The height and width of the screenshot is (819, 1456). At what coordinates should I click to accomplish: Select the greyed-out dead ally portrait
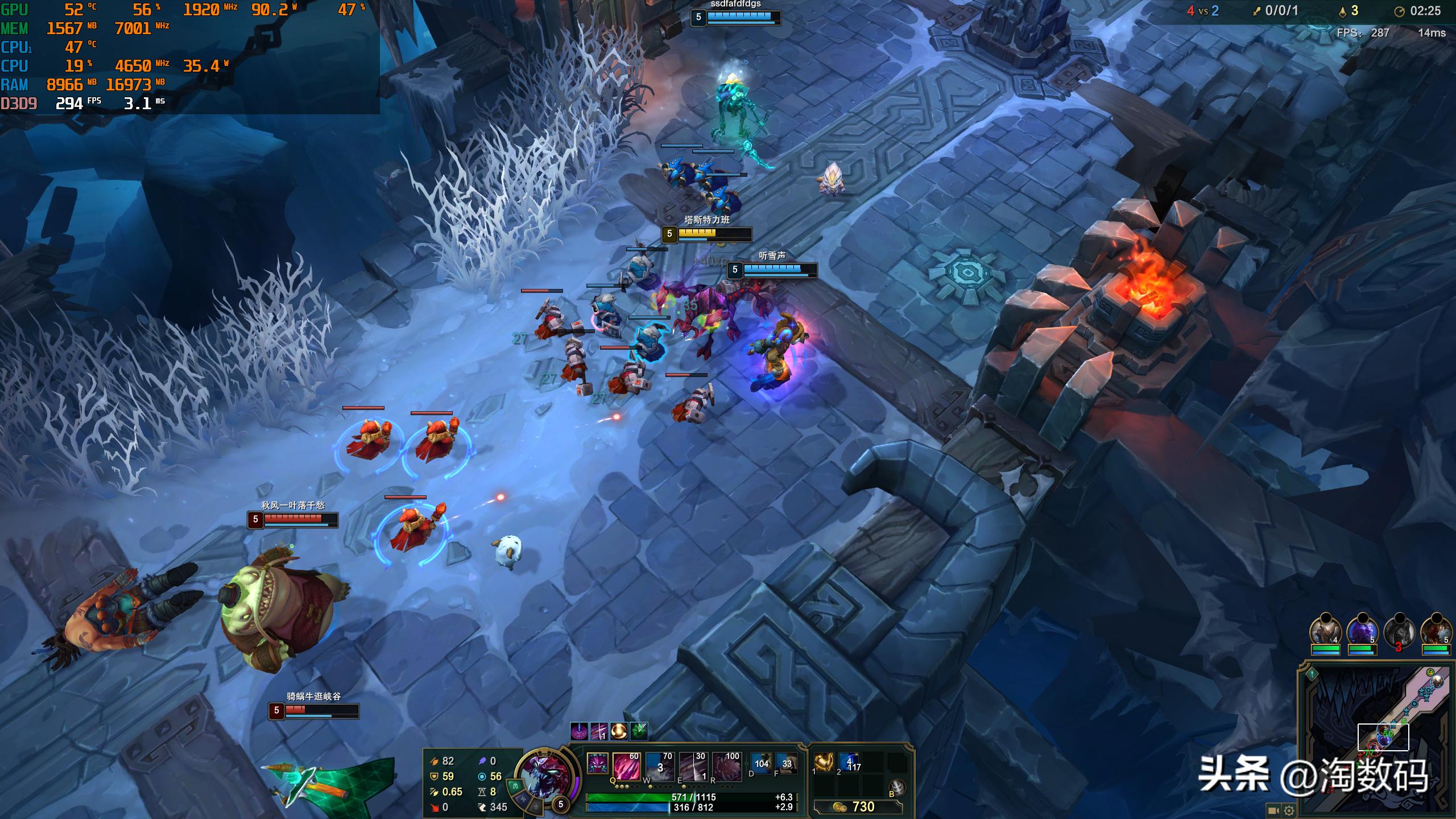[x=1399, y=631]
